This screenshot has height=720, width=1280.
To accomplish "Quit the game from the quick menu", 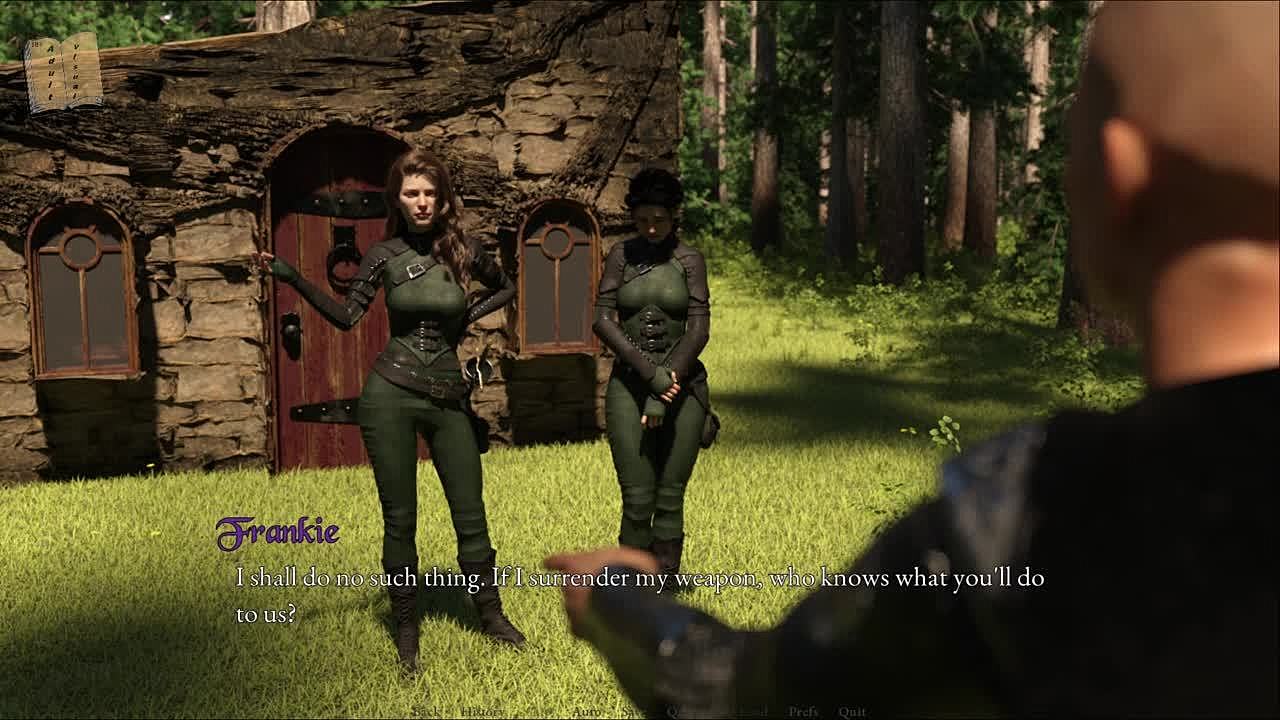I will (852, 711).
